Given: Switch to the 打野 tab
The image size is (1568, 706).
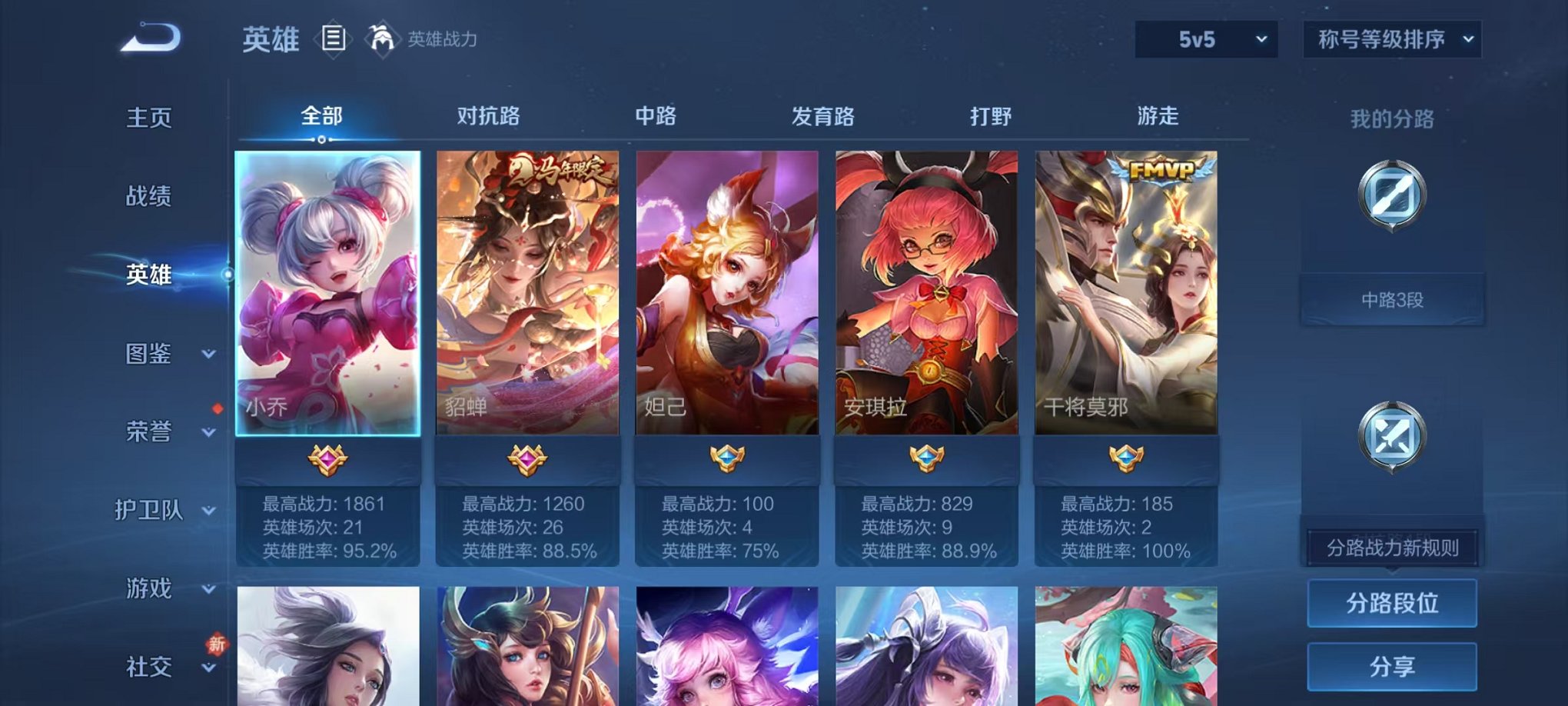Looking at the screenshot, I should tap(990, 117).
